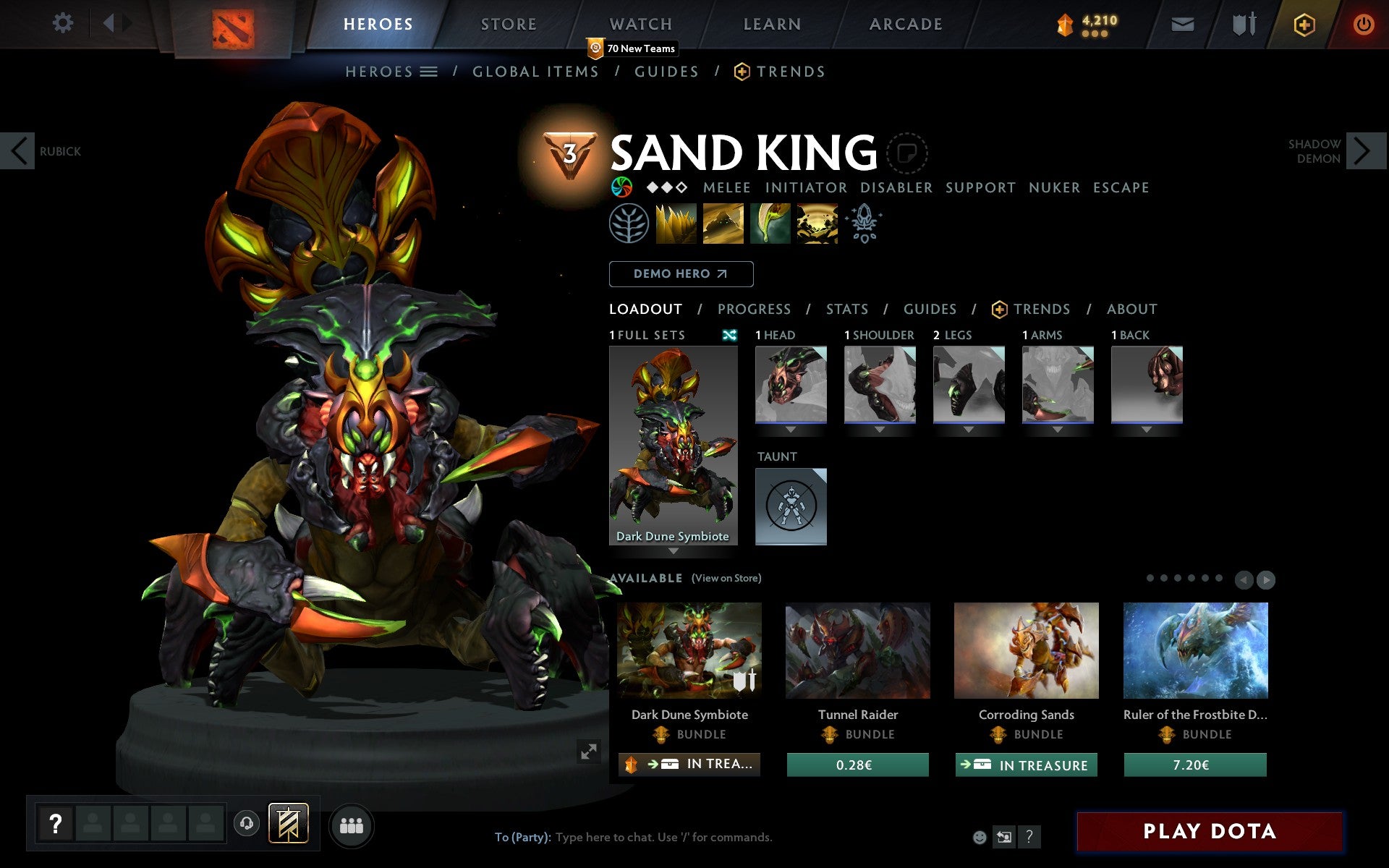Expand the HEAD slot dropdown arrow
Viewport: 1389px width, 868px height.
791,428
